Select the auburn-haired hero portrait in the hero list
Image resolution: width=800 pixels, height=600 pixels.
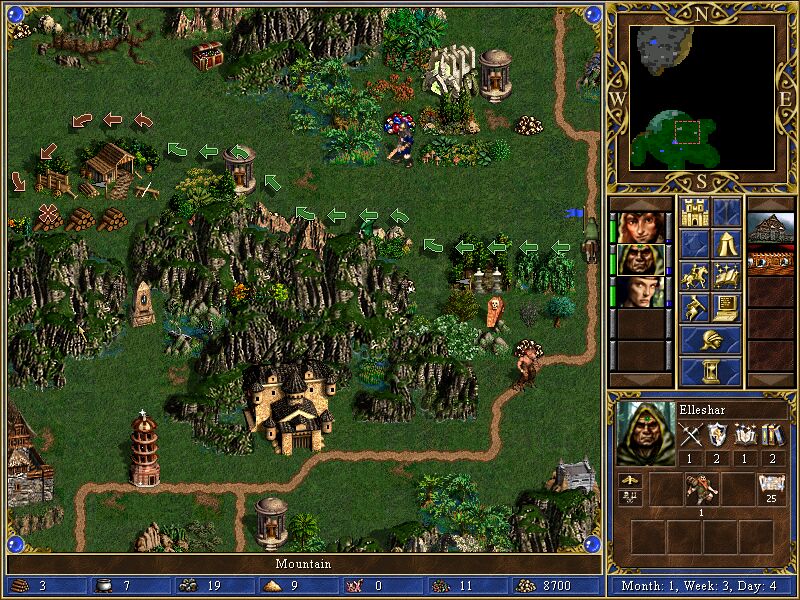639,227
